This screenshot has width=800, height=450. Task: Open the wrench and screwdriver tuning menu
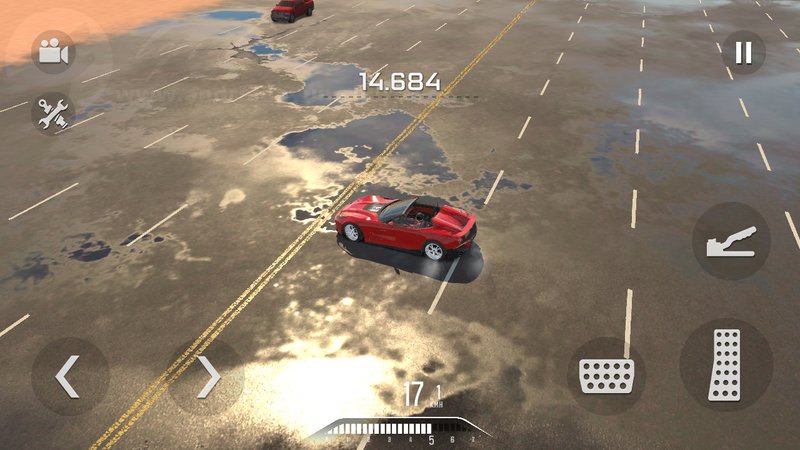(x=53, y=114)
